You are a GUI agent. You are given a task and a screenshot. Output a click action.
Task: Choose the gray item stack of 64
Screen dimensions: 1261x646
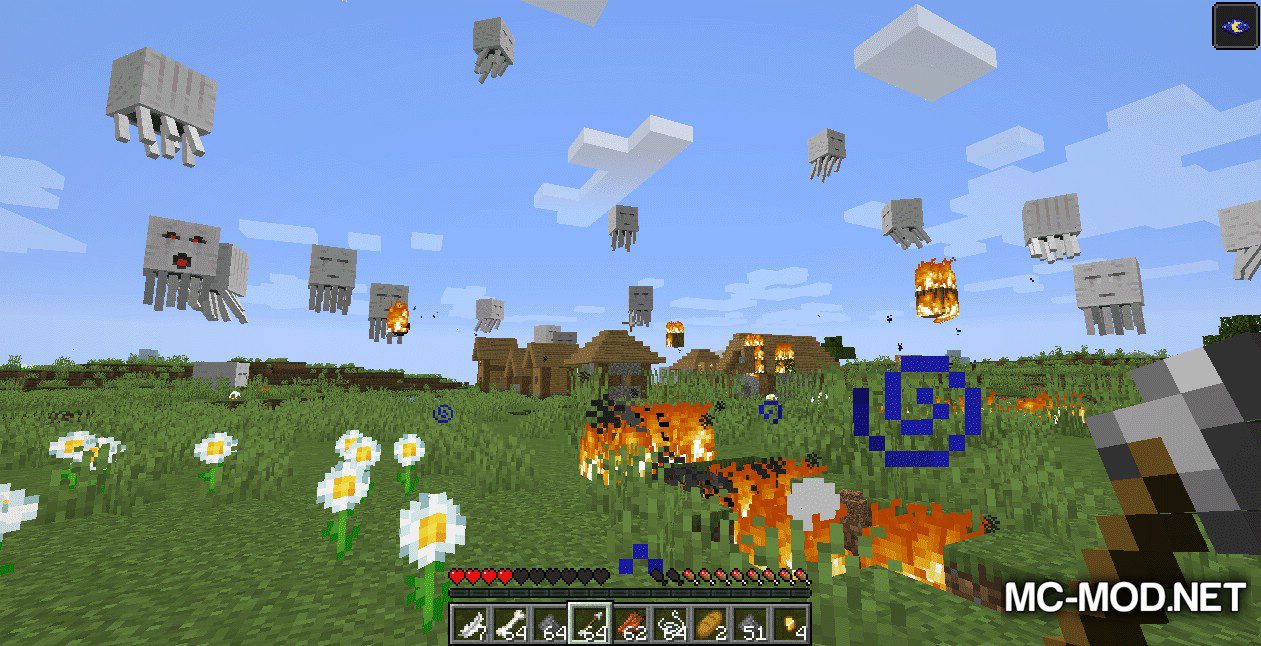click(550, 624)
